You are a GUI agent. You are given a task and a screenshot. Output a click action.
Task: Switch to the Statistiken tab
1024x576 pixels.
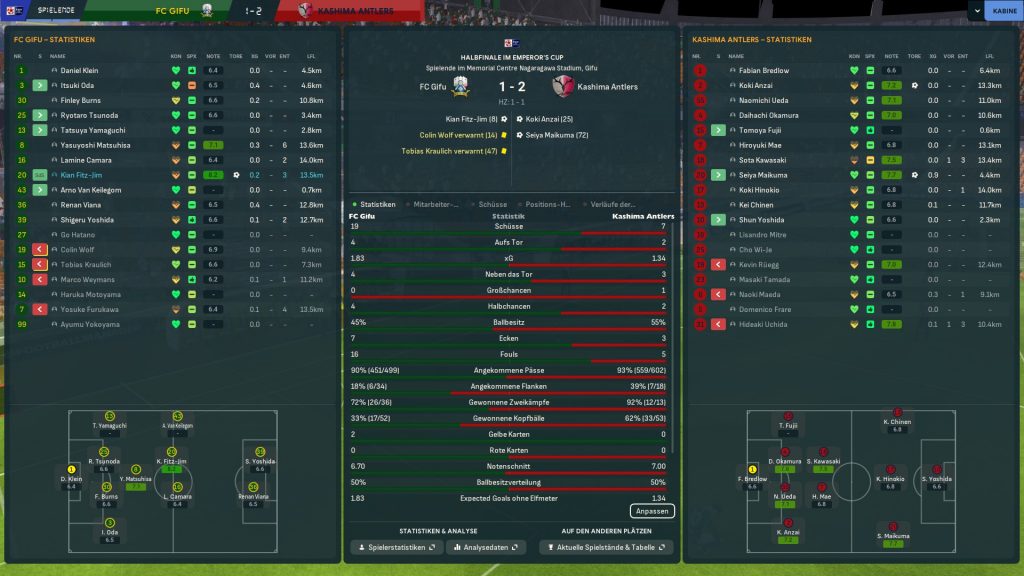[x=376, y=204]
